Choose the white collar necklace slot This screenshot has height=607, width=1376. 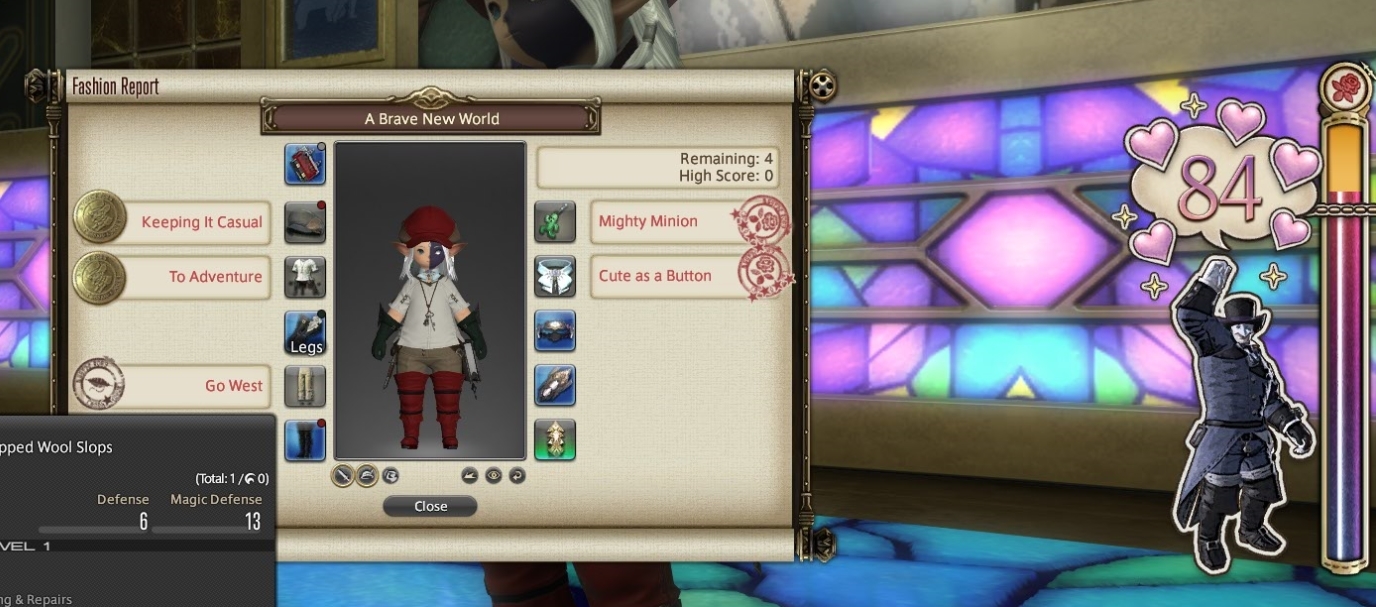555,277
